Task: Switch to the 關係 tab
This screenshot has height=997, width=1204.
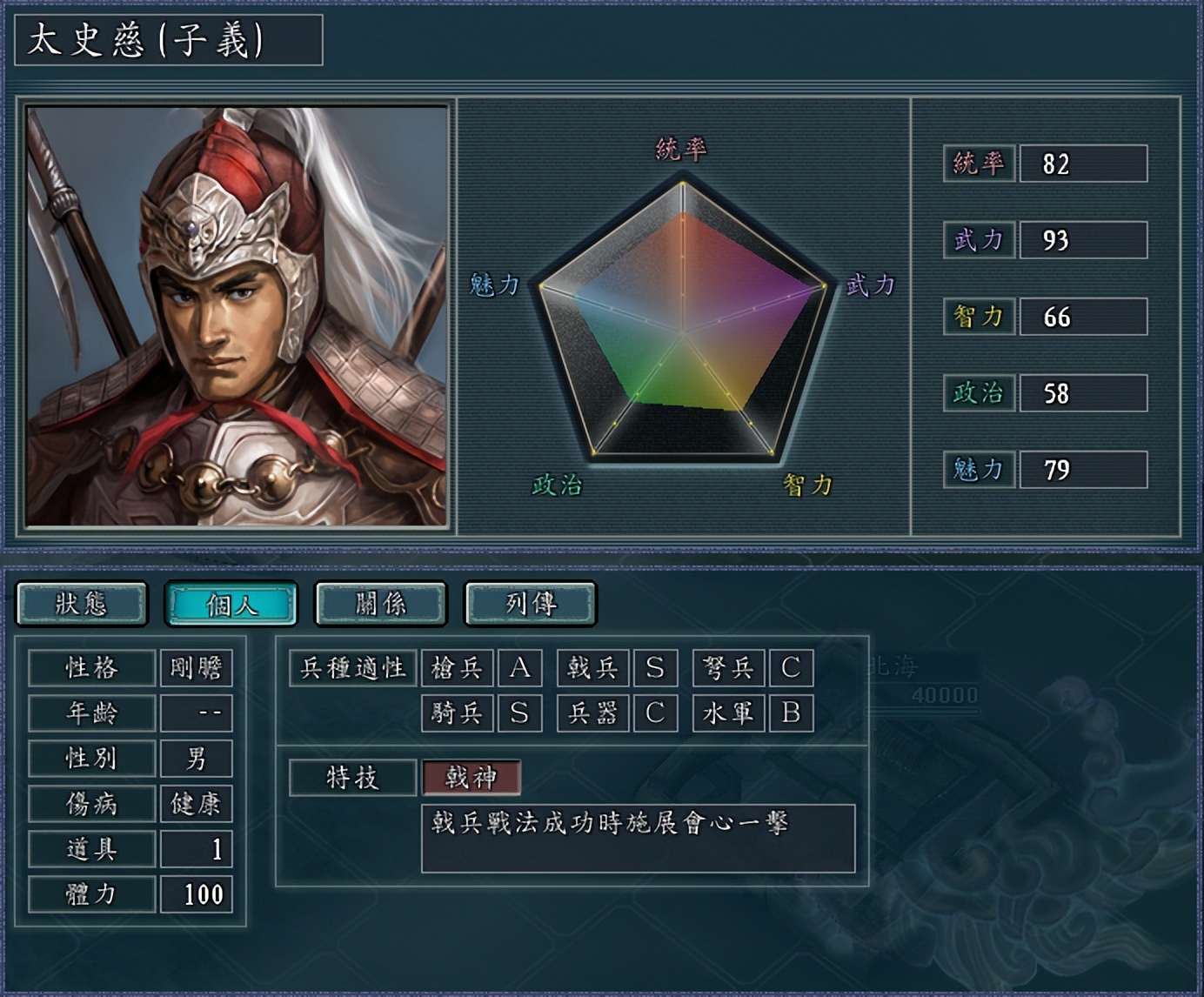Action: [380, 603]
